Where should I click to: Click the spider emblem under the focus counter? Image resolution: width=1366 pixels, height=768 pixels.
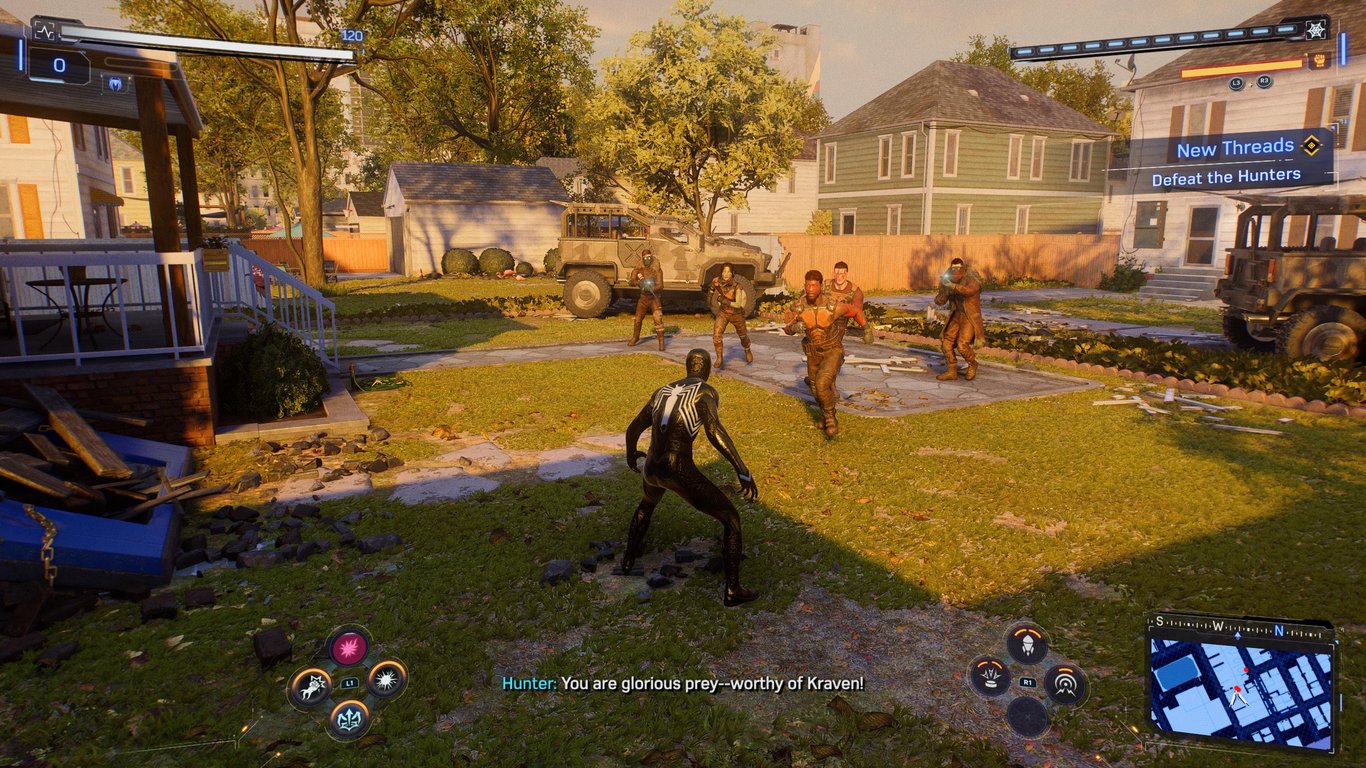116,84
